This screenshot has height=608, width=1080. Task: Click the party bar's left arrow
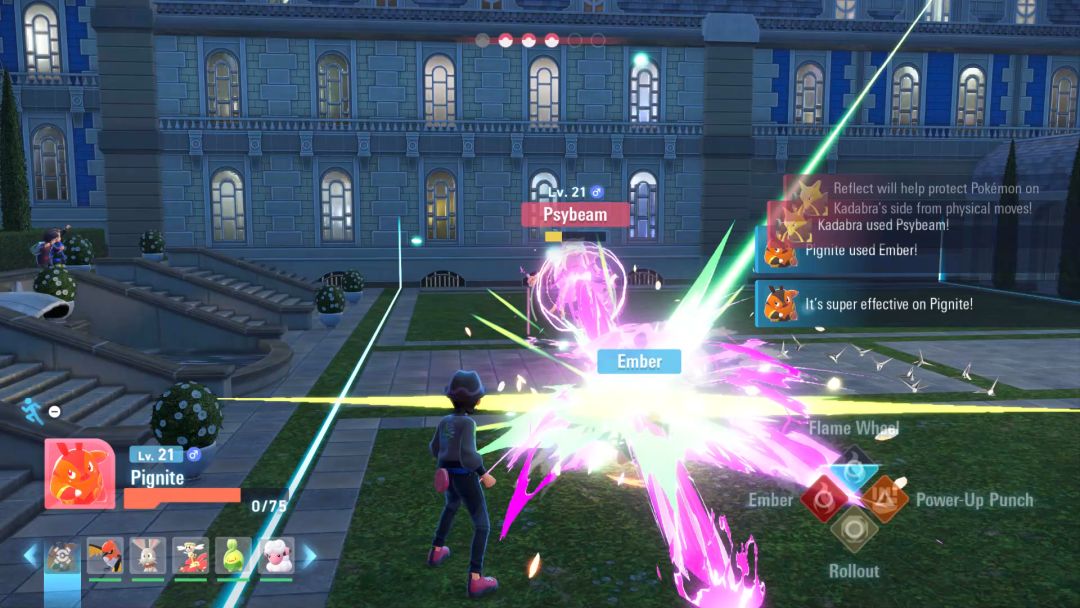pos(30,555)
